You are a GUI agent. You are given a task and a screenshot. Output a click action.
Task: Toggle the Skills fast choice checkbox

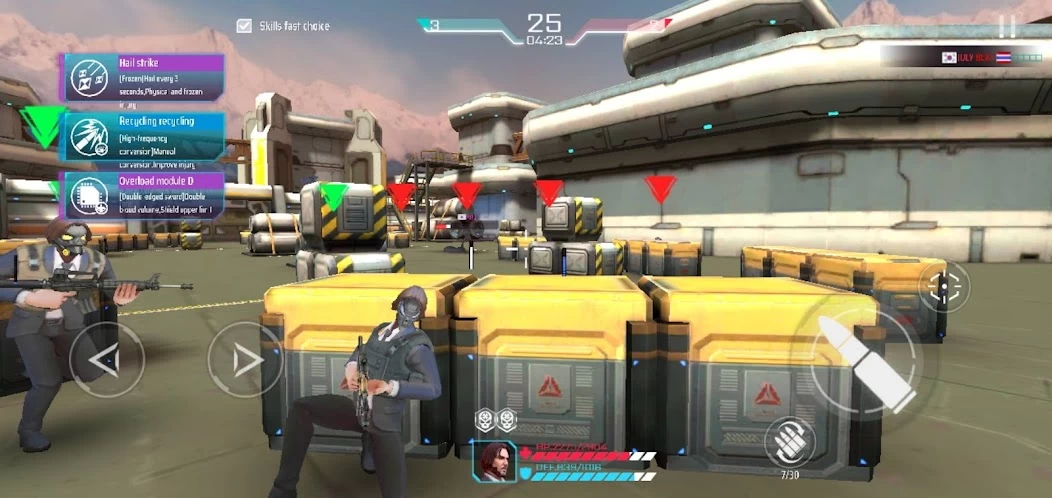click(244, 26)
